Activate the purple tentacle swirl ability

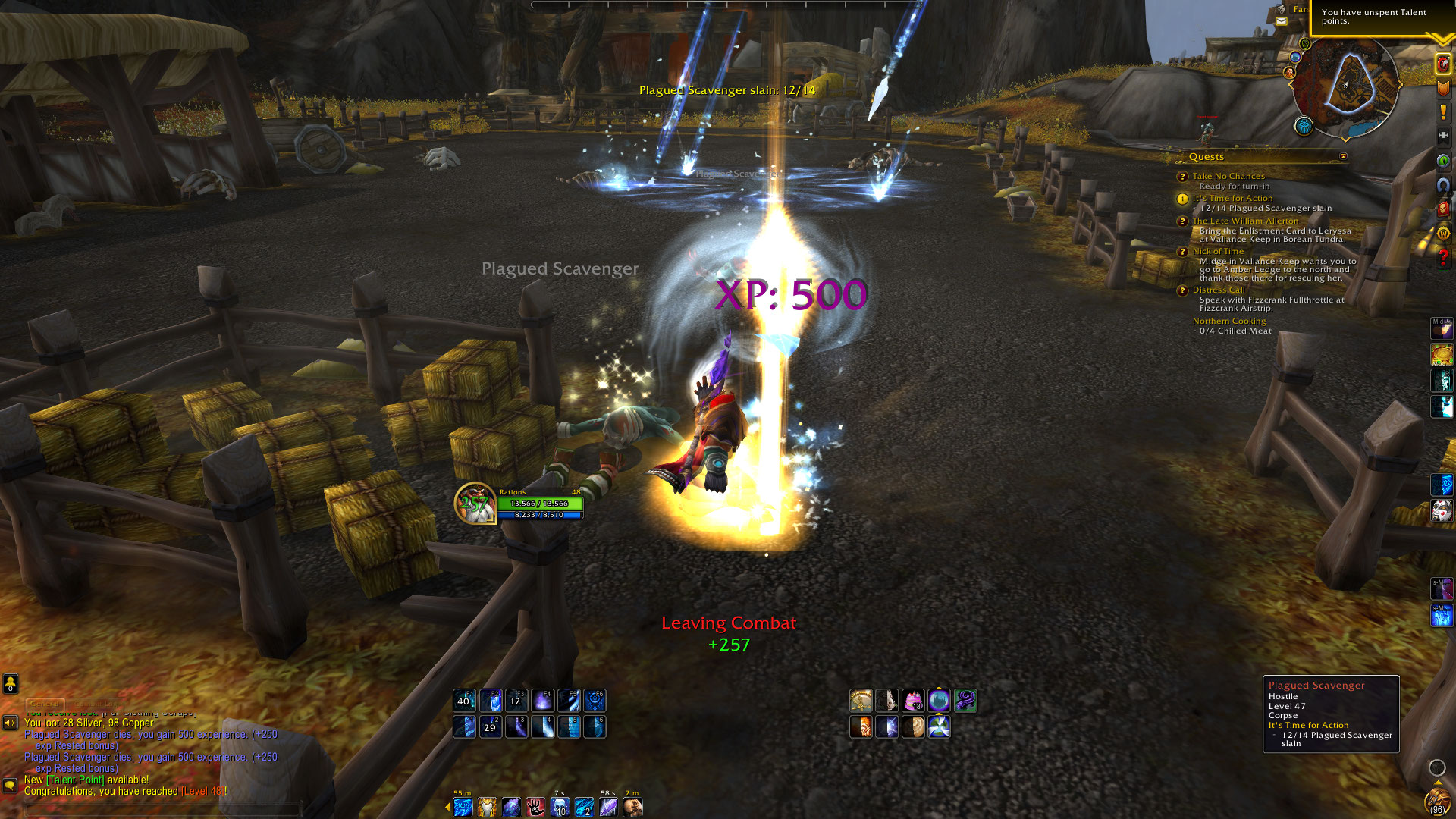click(965, 701)
